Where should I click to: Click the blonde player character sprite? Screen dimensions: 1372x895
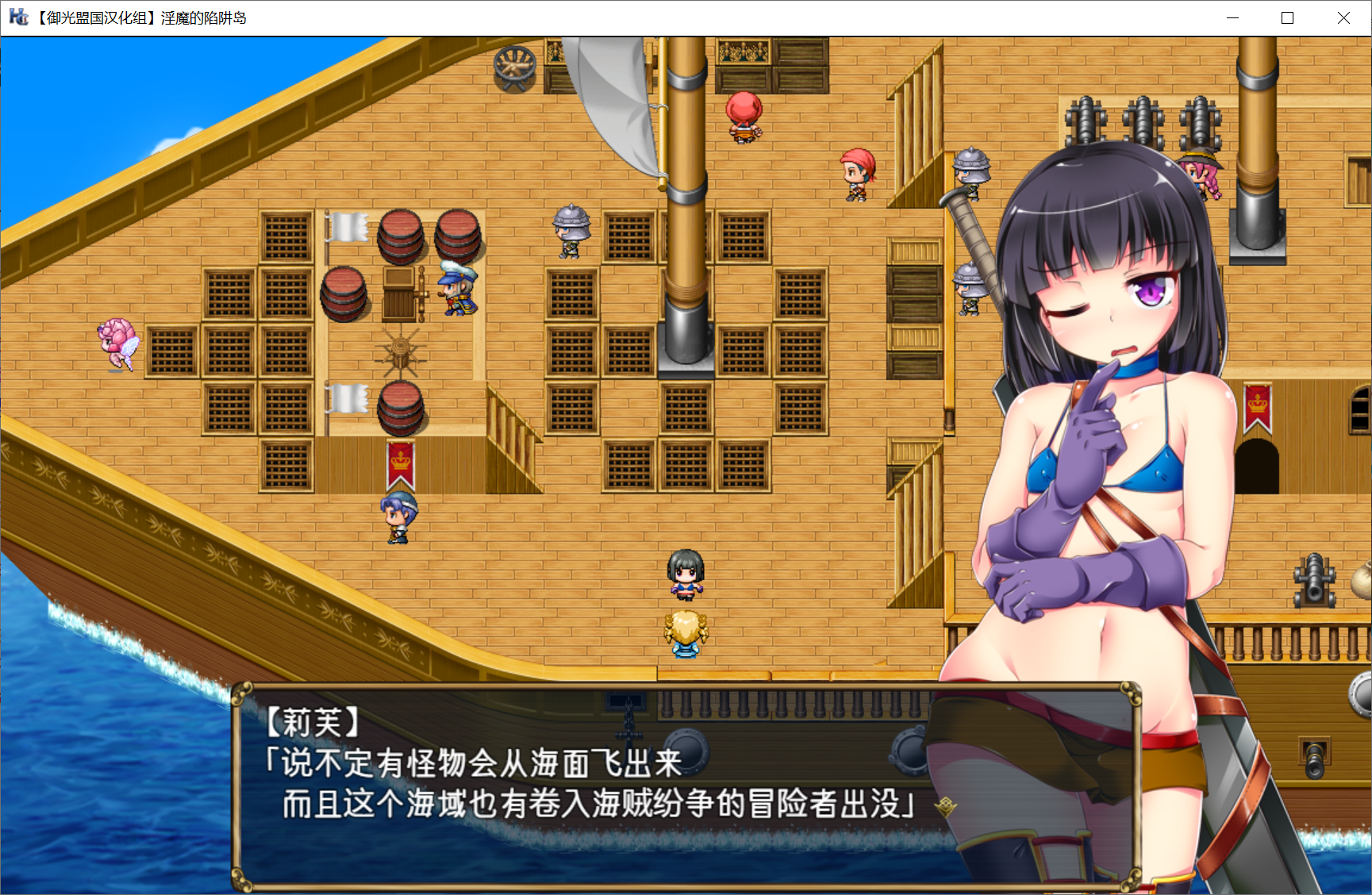click(x=686, y=635)
